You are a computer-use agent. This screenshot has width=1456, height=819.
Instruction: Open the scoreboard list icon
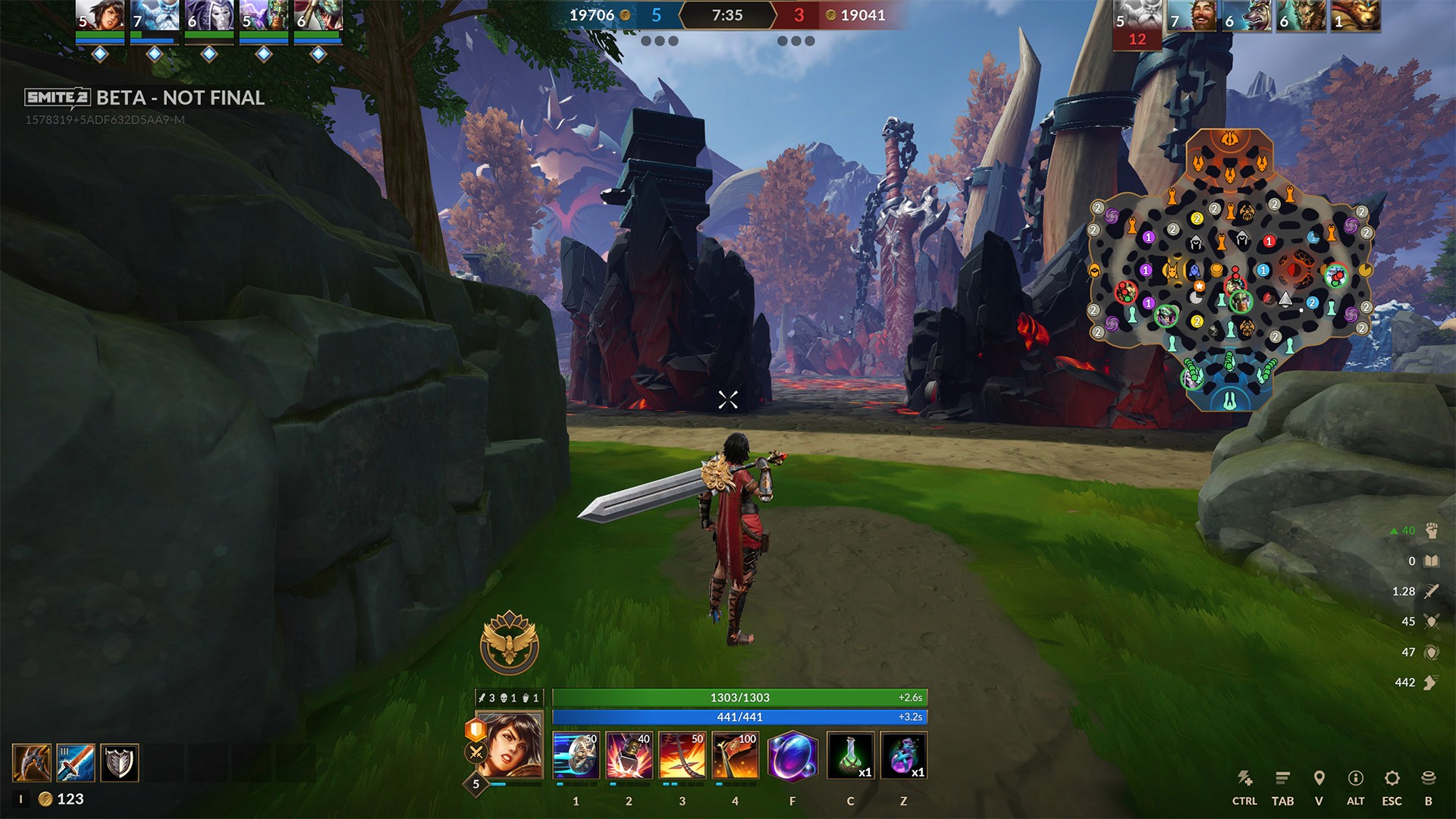pyautogui.click(x=1282, y=778)
